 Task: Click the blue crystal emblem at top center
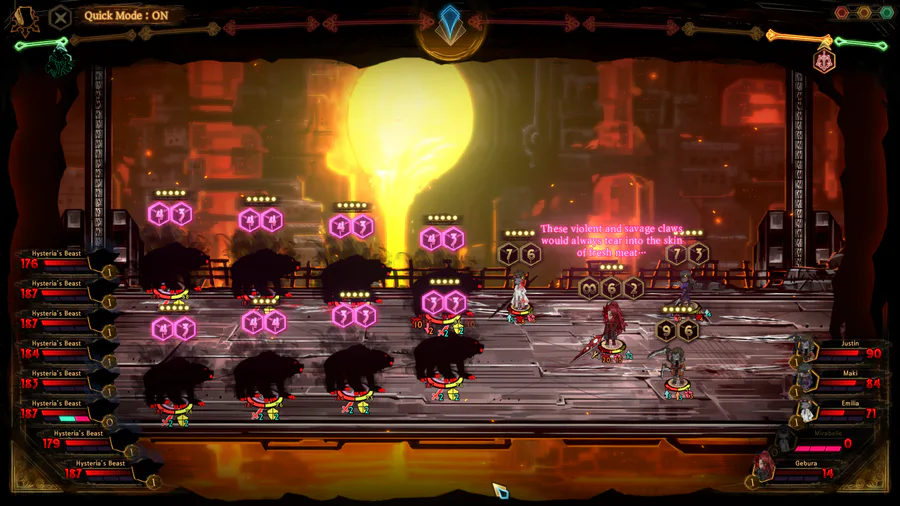coord(451,24)
